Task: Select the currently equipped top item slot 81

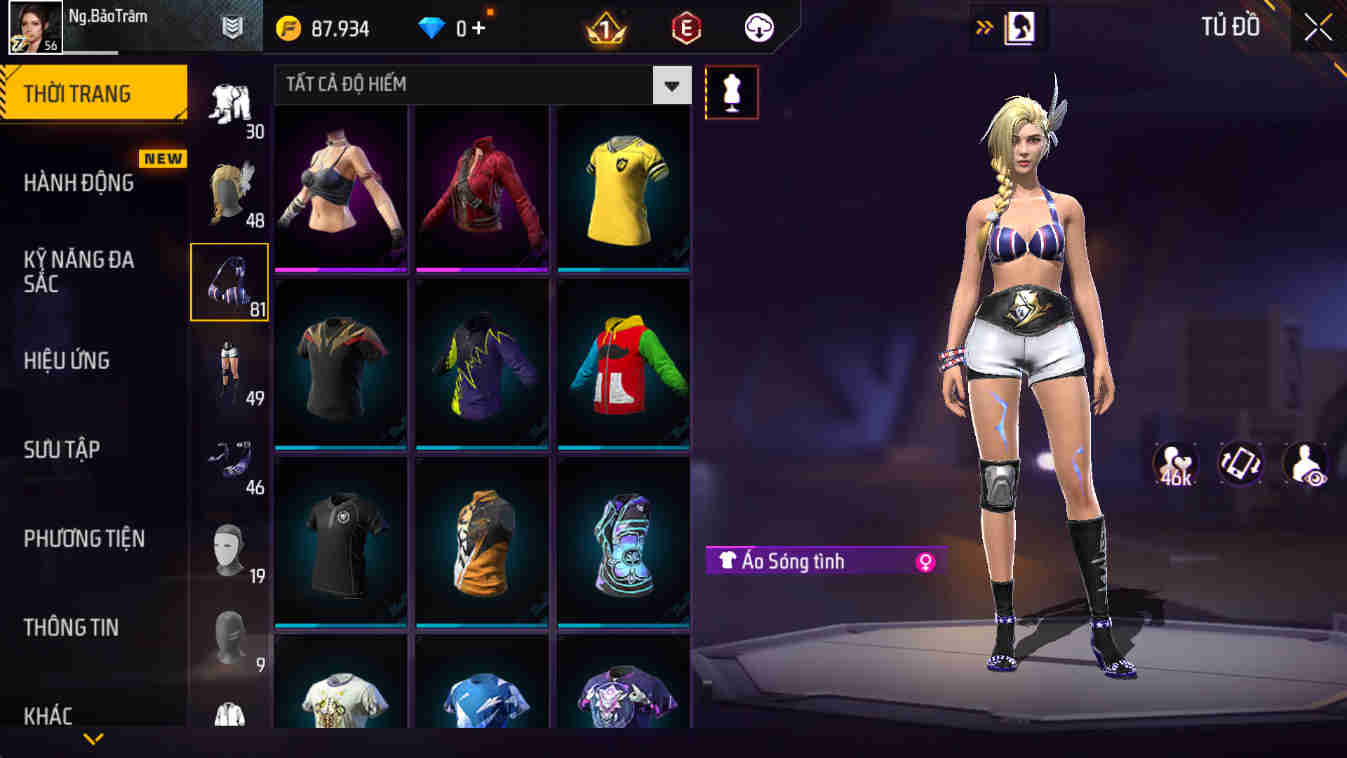Action: pos(231,281)
